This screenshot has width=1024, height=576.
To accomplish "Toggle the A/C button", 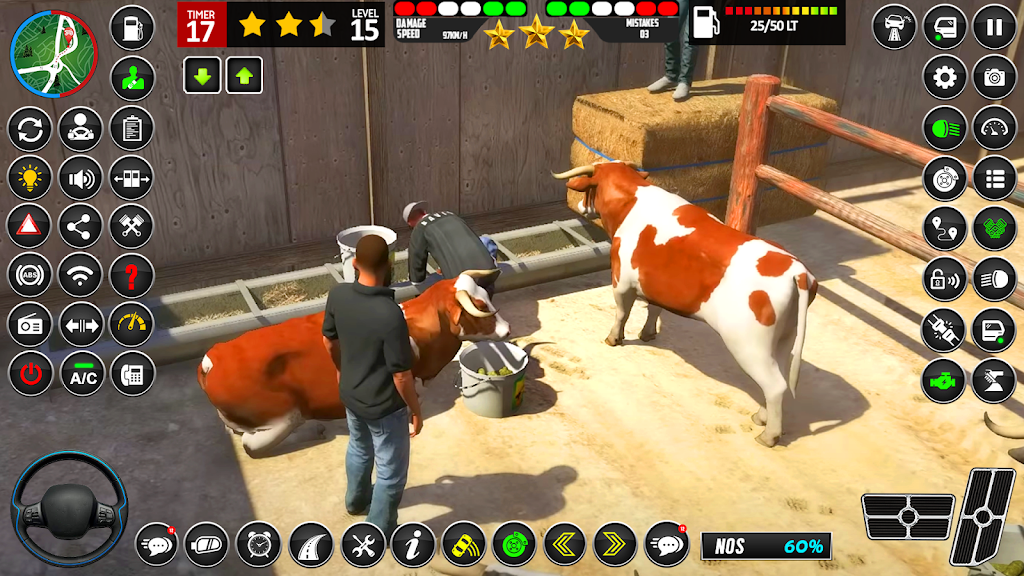I will [81, 374].
